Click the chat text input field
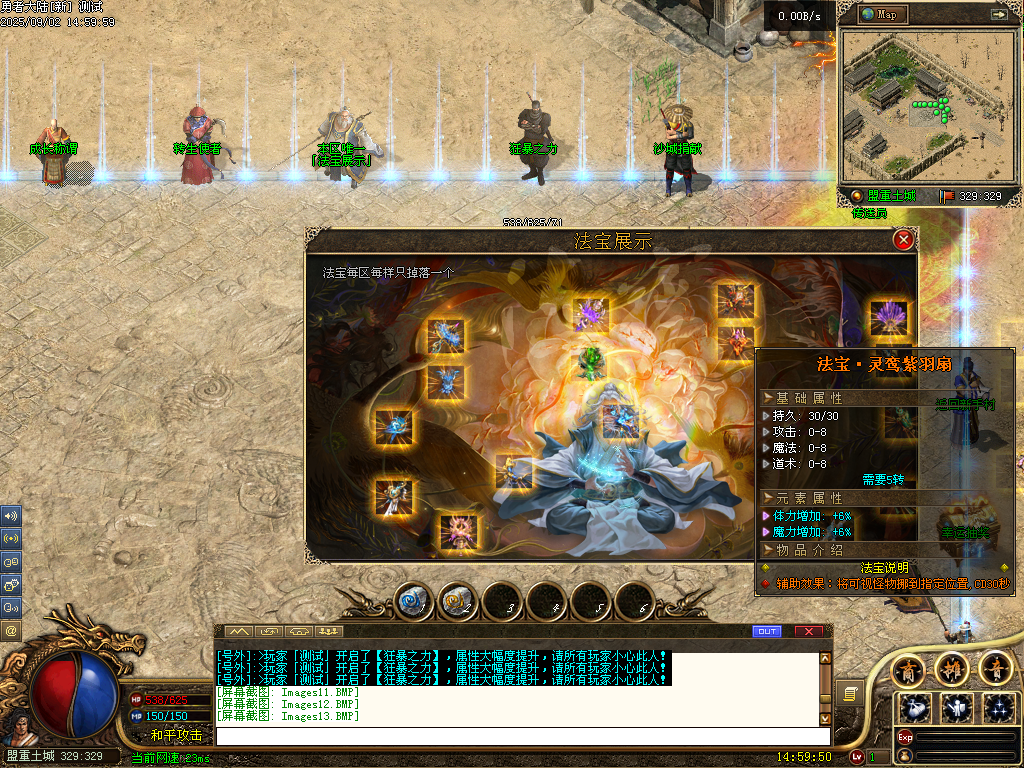Viewport: 1024px width, 768px height. point(520,736)
